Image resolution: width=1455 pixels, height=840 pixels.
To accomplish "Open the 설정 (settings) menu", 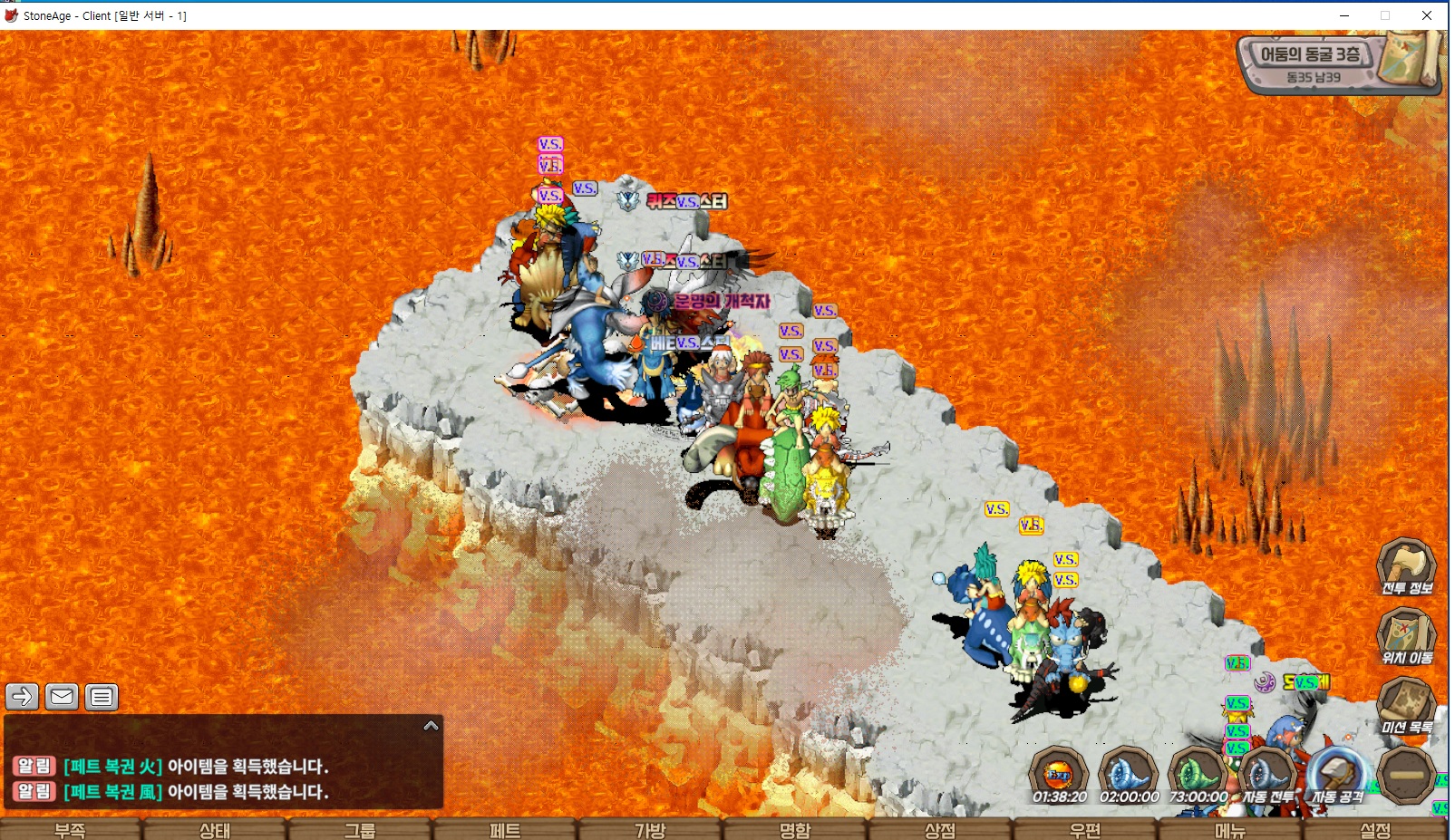I will 1375,829.
